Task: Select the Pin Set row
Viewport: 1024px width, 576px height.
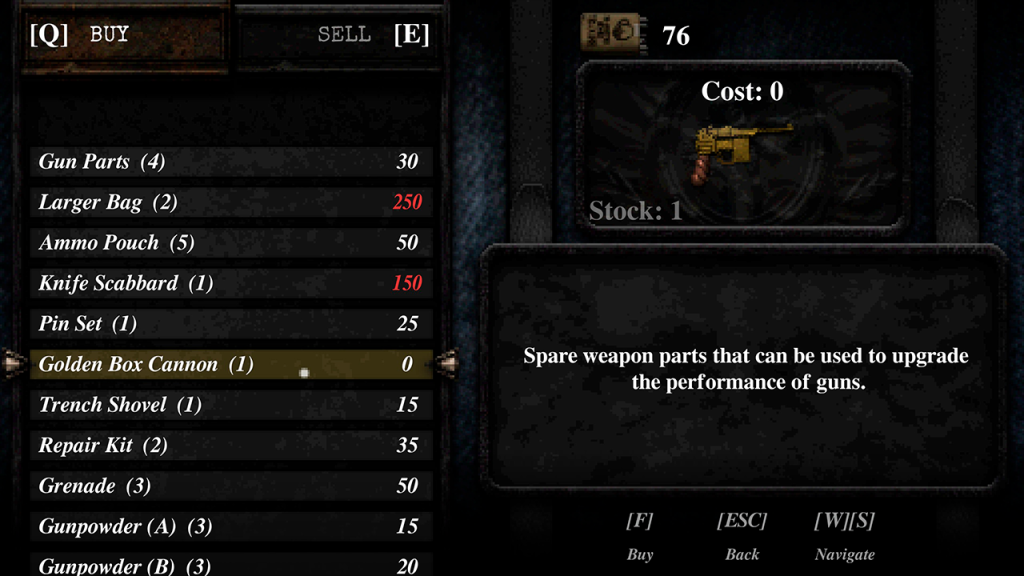Action: coord(231,324)
